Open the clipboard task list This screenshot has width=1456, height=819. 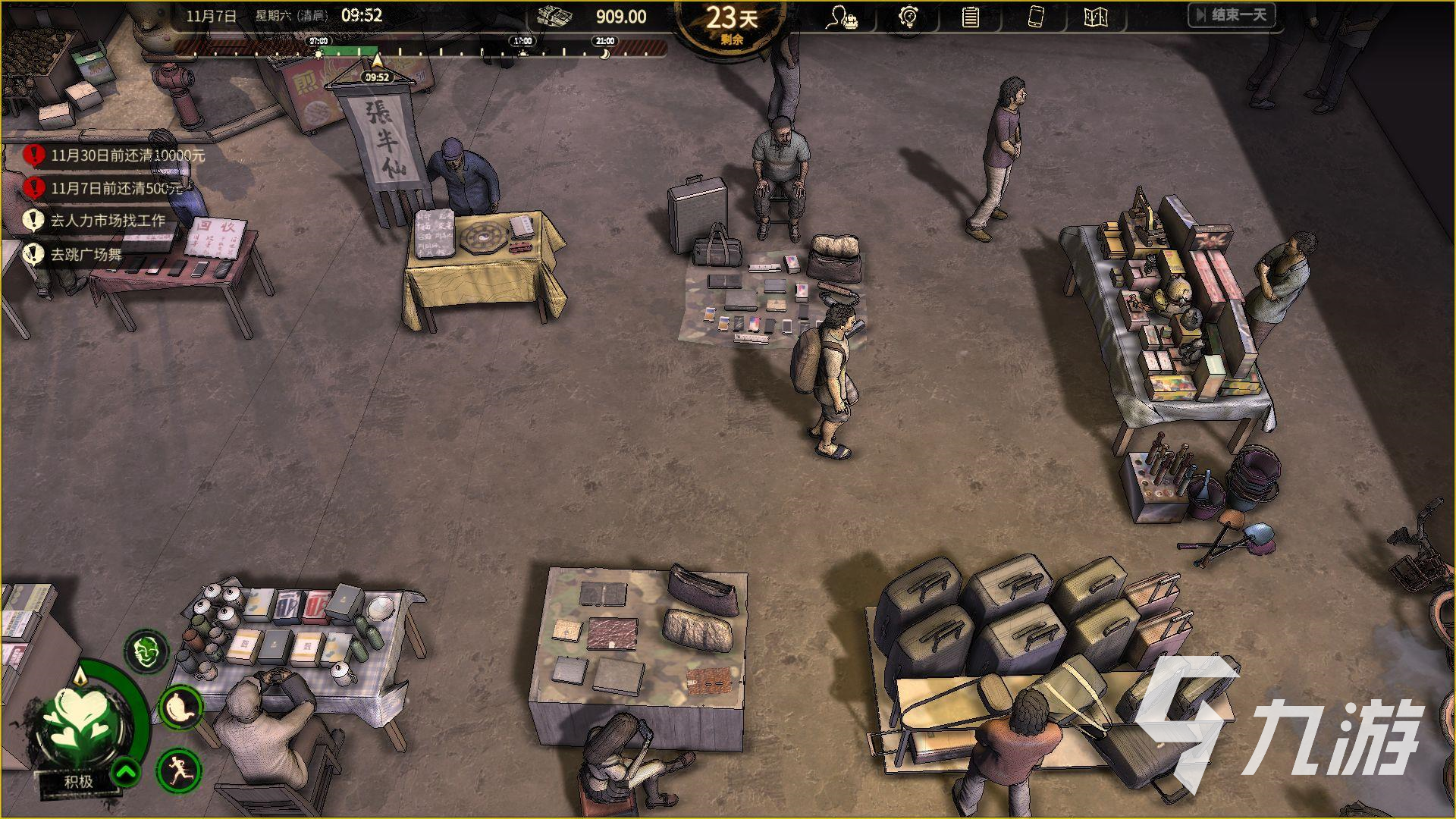point(970,17)
